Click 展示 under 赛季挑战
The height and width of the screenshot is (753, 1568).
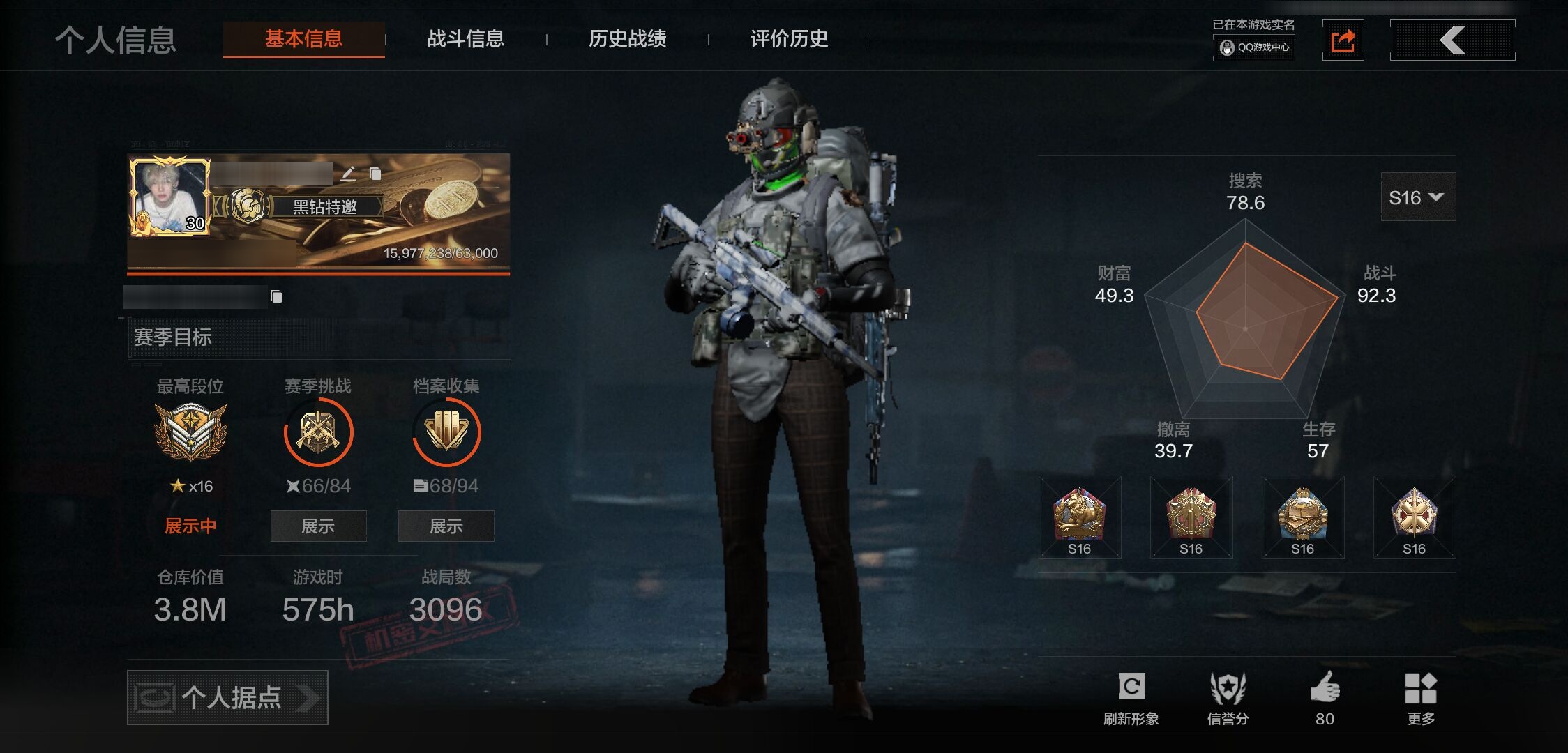tap(318, 526)
